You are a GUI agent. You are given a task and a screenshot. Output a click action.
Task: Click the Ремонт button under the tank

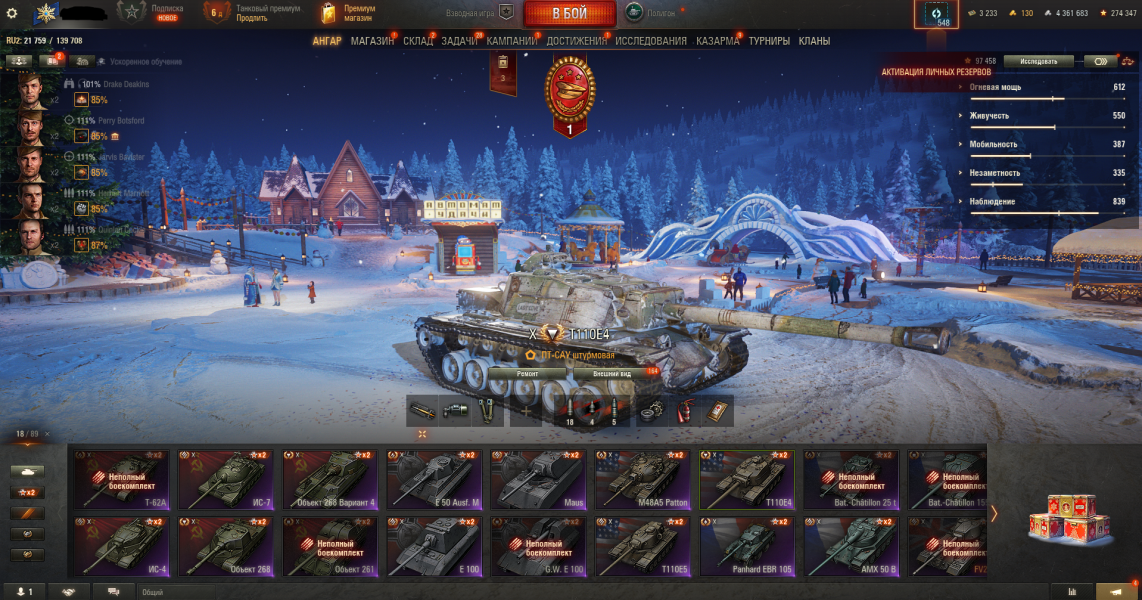coord(527,373)
